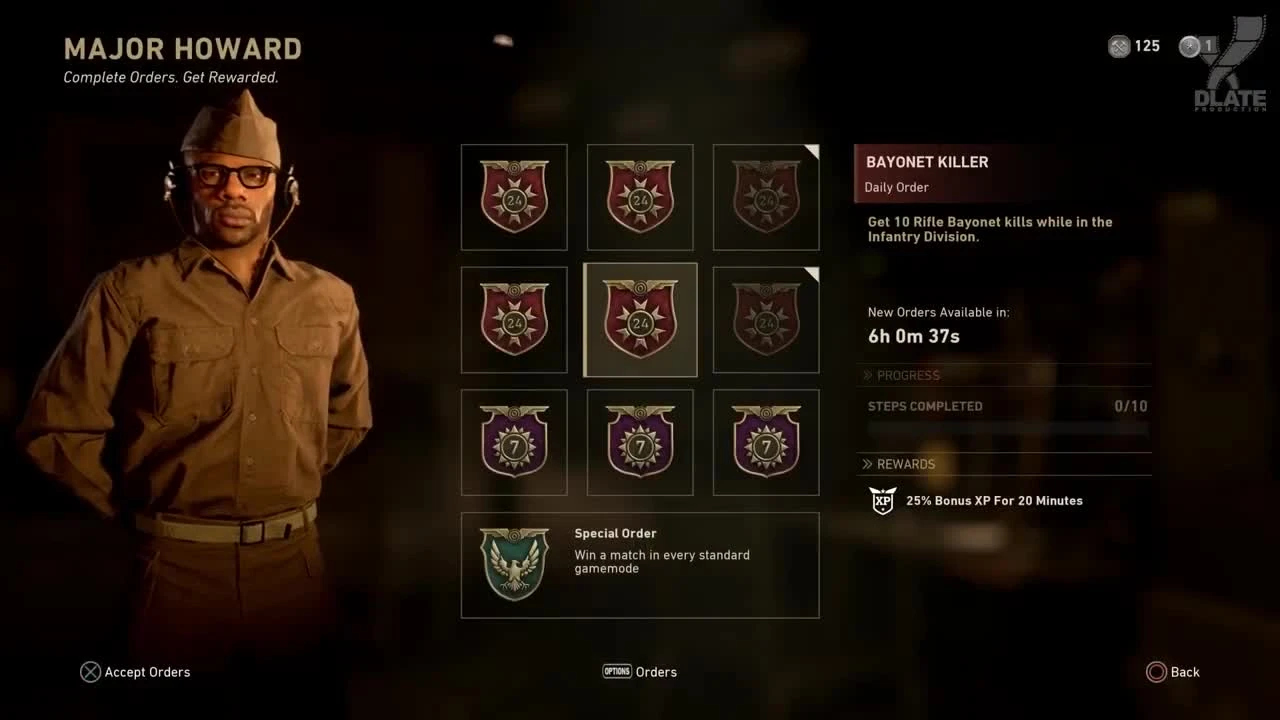Collapse the Special Order panel
This screenshot has width=1280, height=720.
pos(640,565)
